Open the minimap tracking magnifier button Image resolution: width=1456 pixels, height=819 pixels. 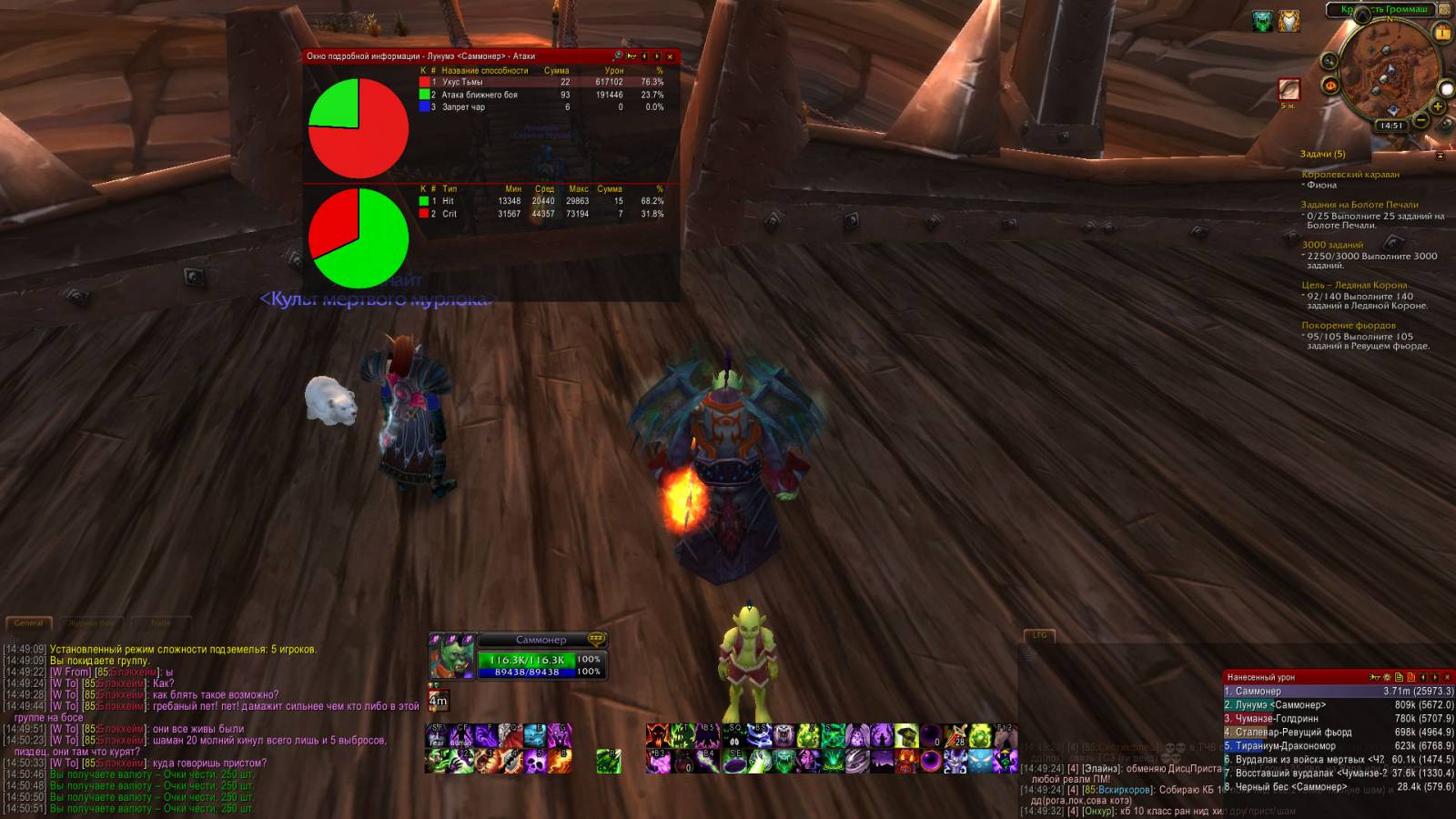[x=1330, y=61]
